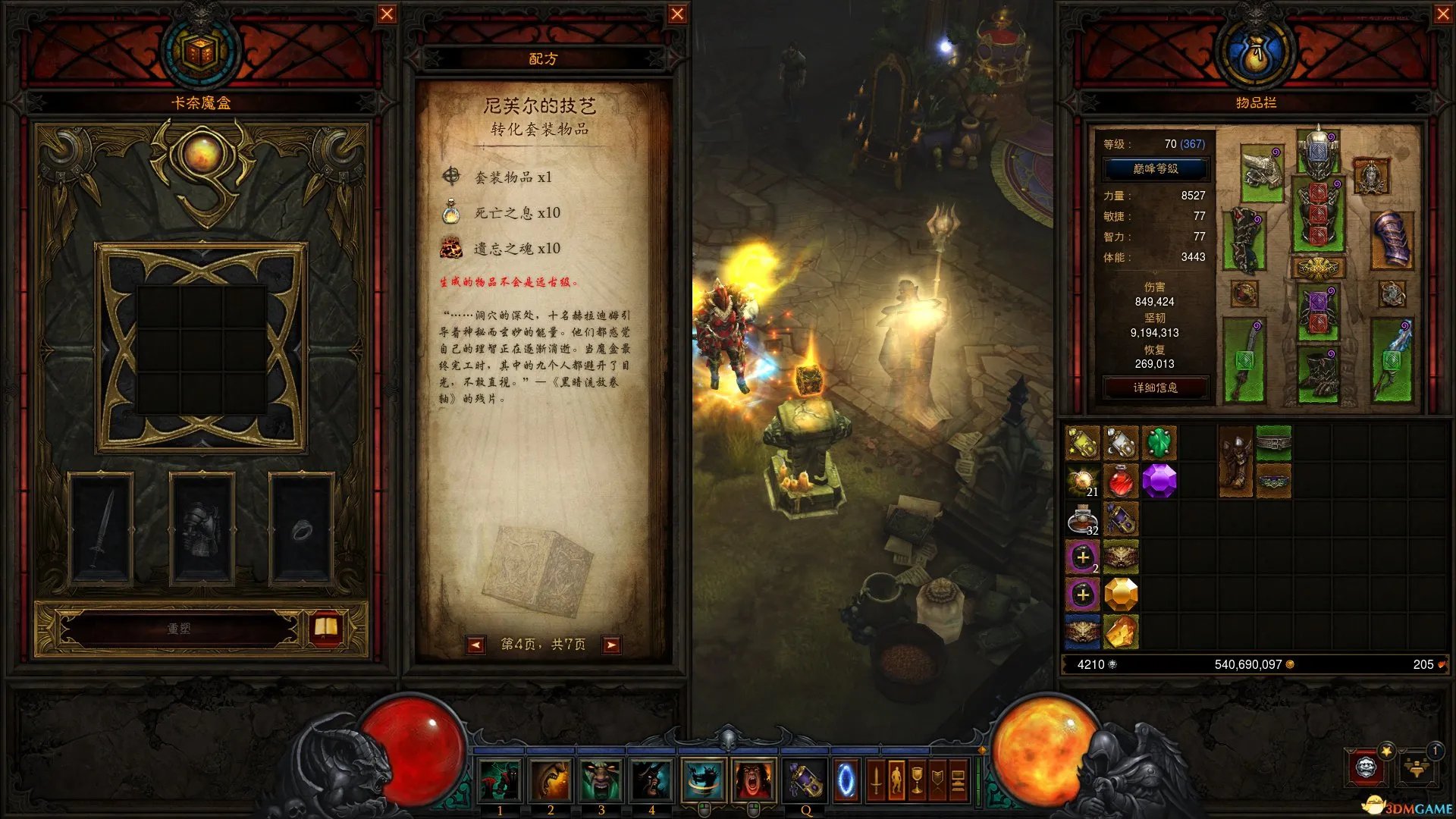Select the boots item in inventory
The height and width of the screenshot is (819, 1456).
click(1235, 461)
